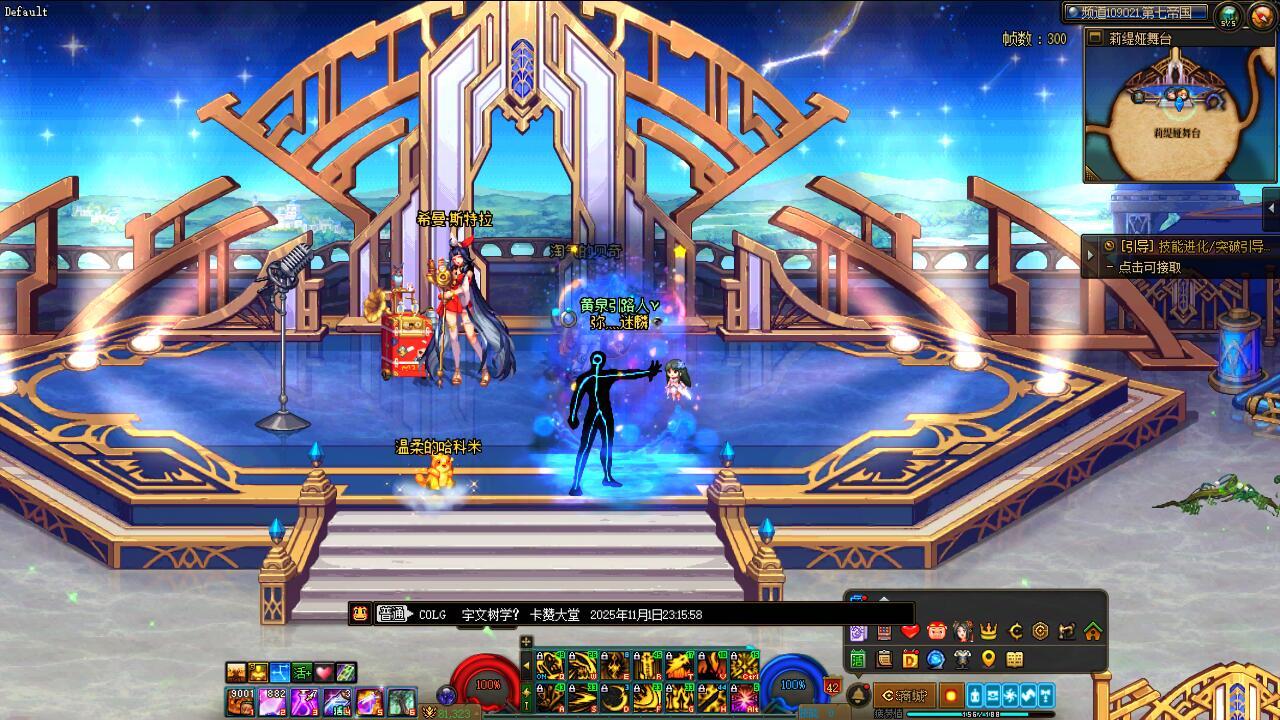Open the green calendar activity icon
This screenshot has width=1280, height=720.
click(x=858, y=659)
